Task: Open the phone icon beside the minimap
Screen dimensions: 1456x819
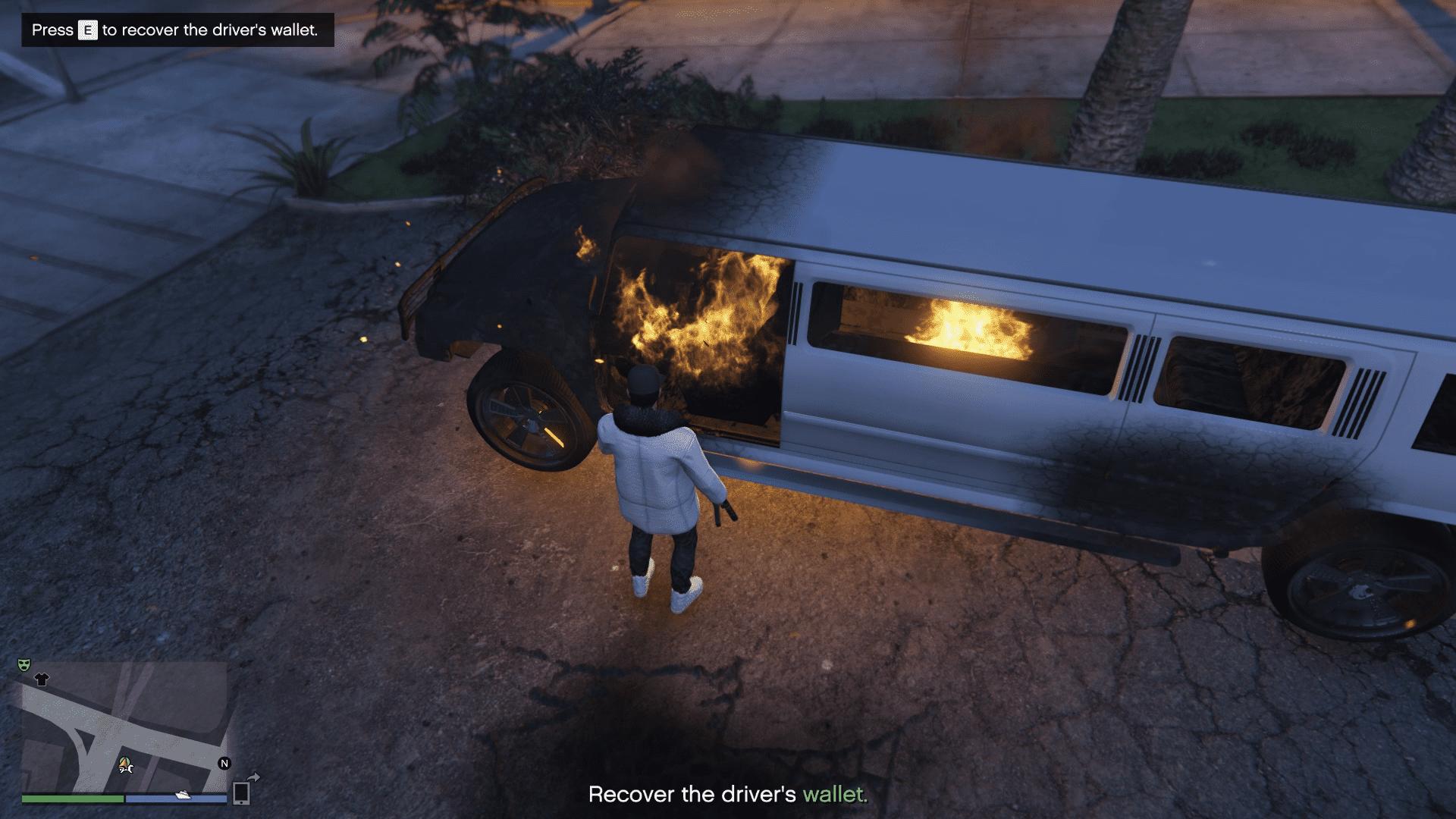Action: click(x=242, y=792)
